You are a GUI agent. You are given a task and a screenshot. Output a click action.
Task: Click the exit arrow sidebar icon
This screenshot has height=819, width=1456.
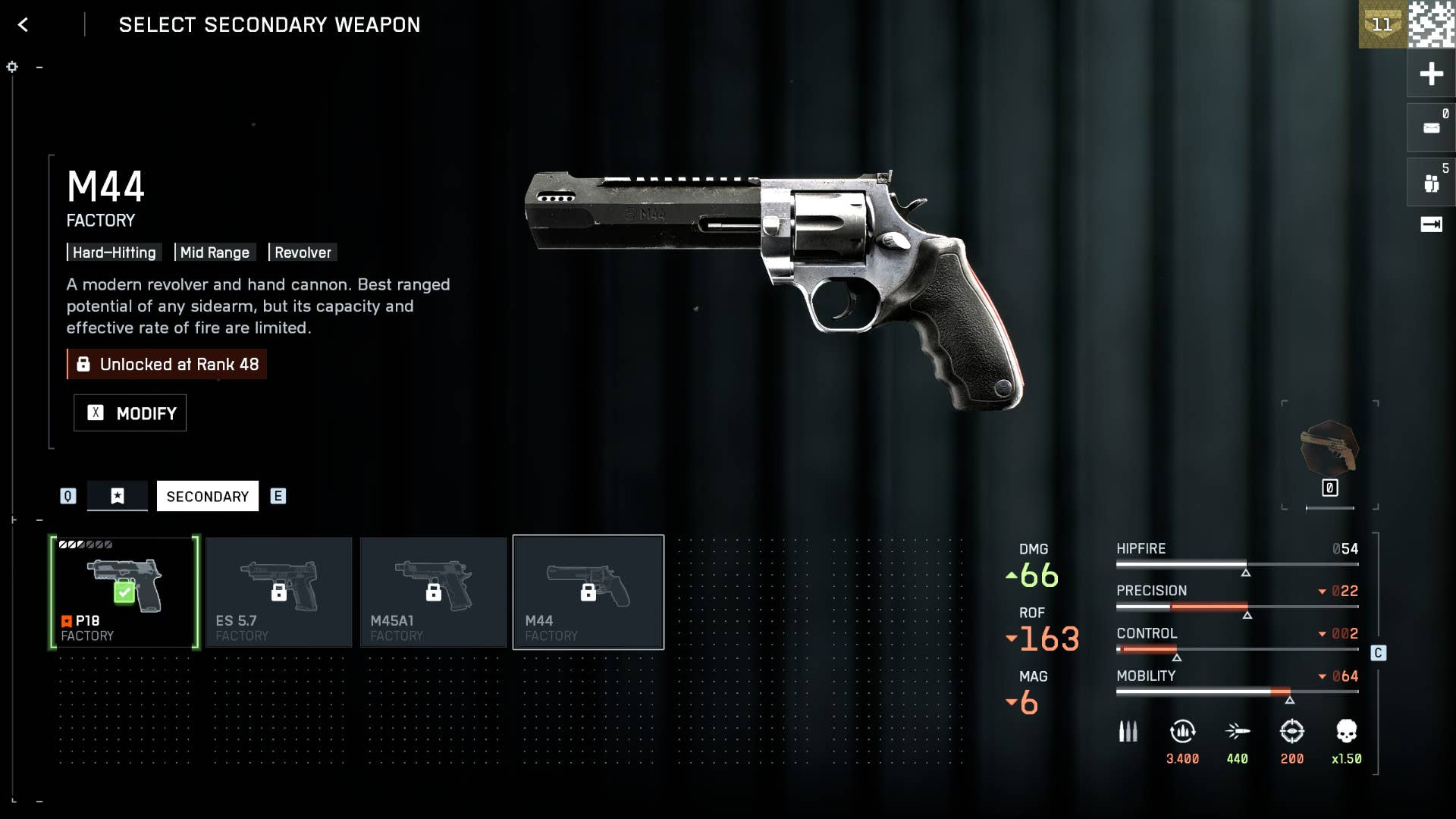(x=1431, y=224)
